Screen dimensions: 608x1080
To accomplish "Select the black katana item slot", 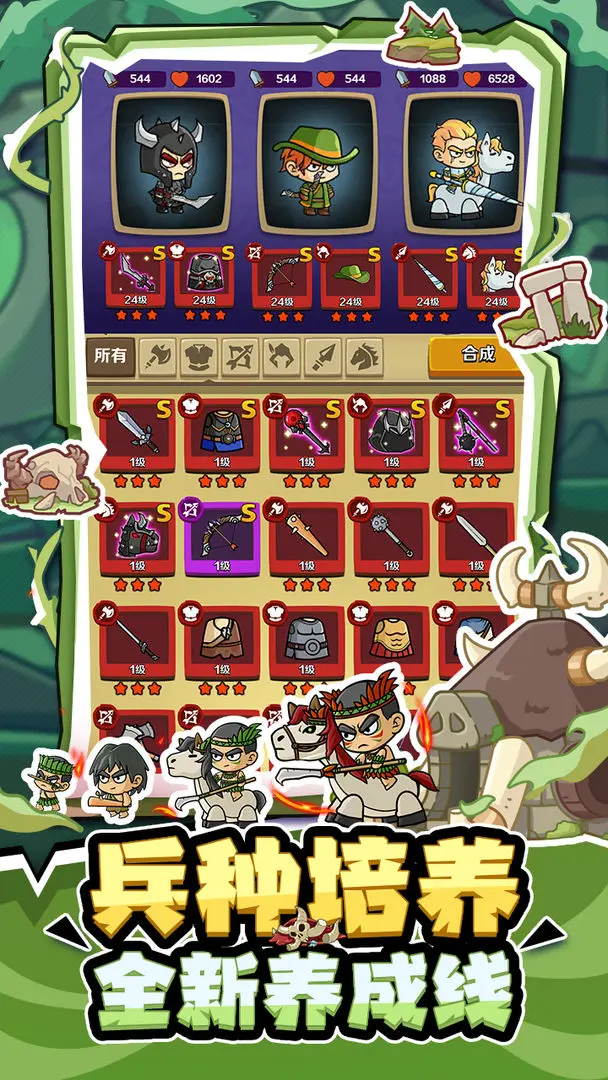I will click(x=137, y=638).
